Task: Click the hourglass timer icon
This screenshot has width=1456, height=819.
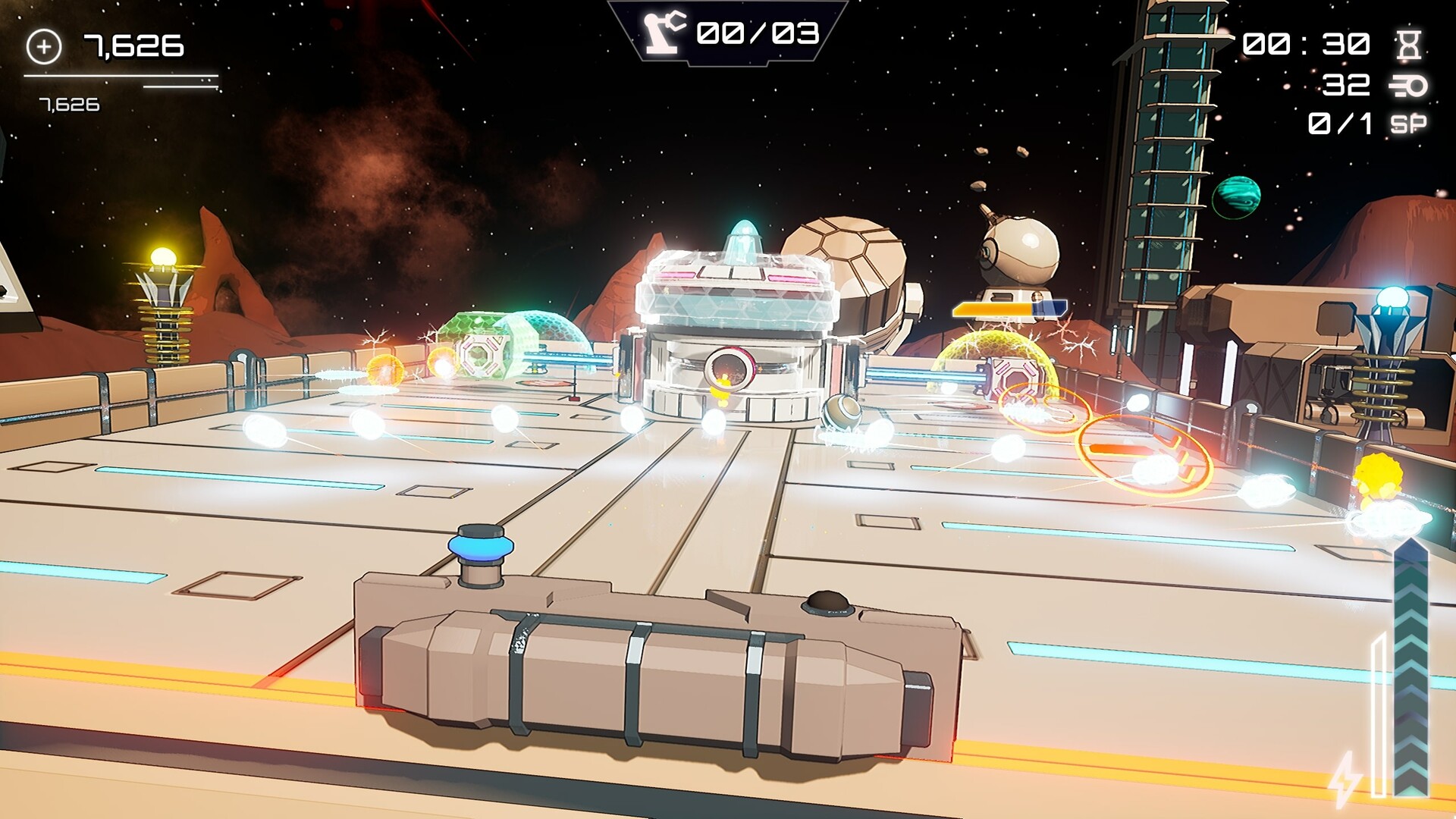Action: [x=1408, y=45]
